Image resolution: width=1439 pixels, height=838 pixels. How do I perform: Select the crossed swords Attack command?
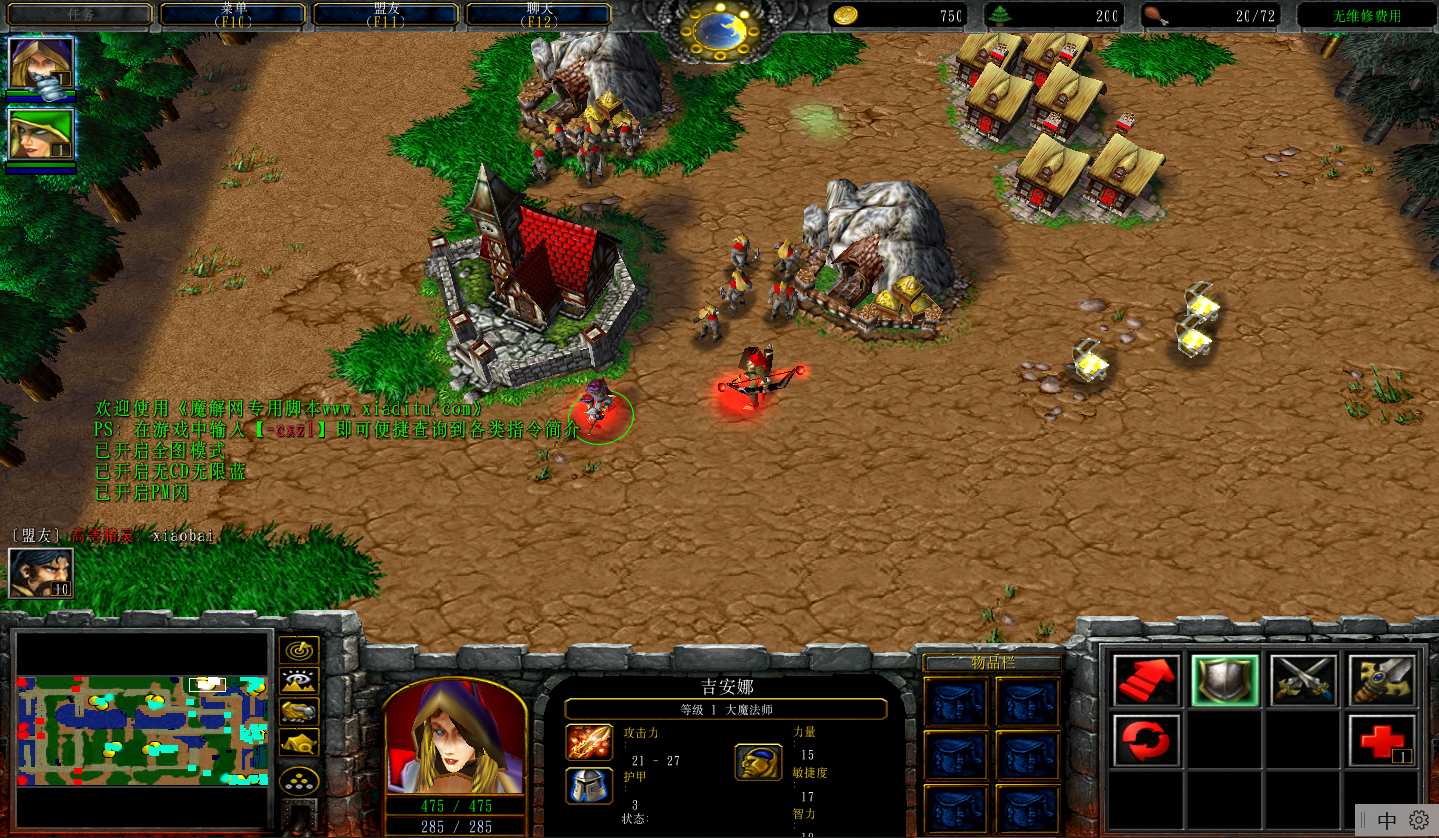(1303, 681)
